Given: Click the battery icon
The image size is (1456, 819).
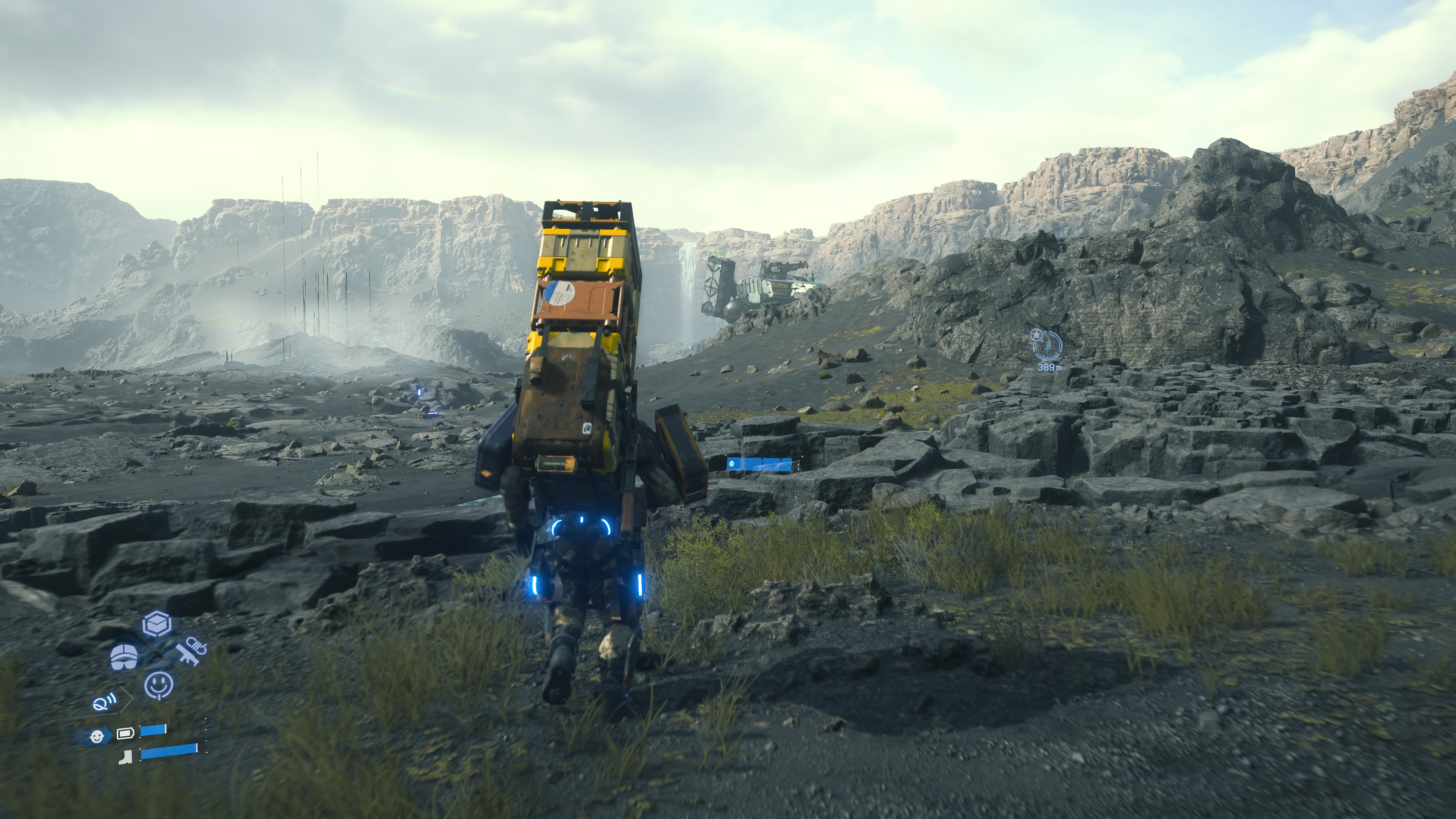Looking at the screenshot, I should click(124, 734).
